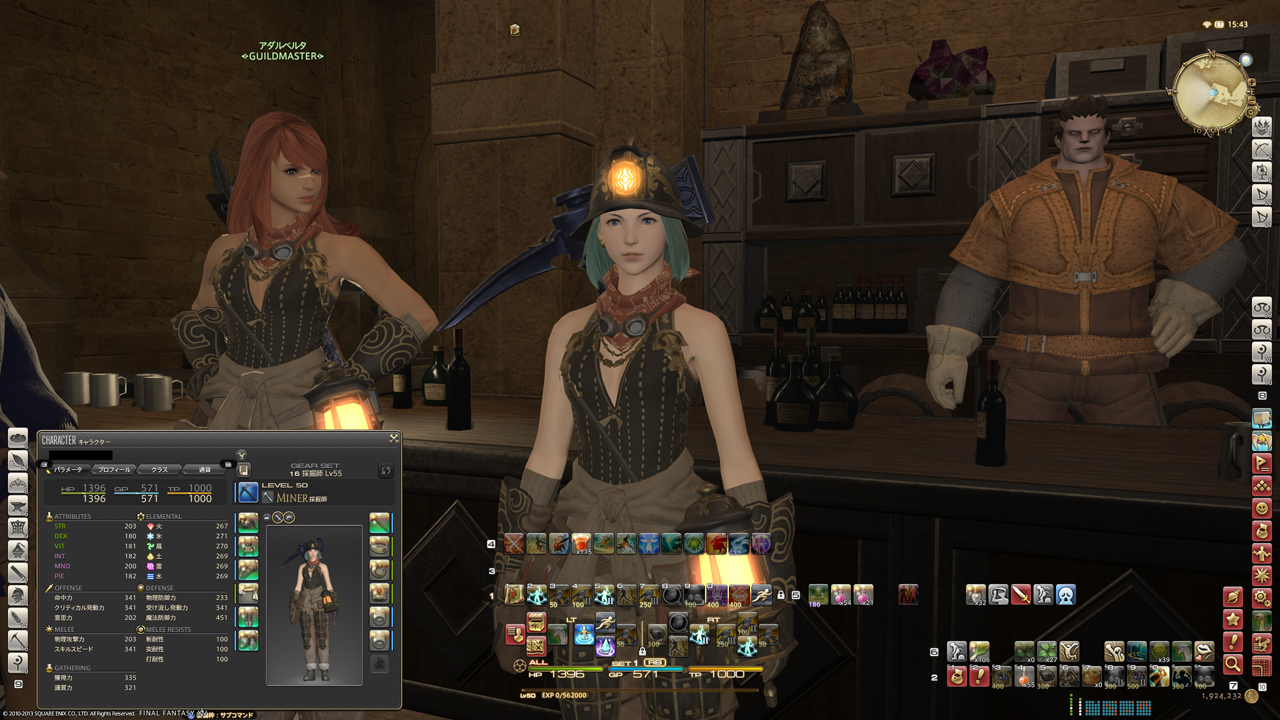The image size is (1280, 720).
Task: Show the 通貨 currency tab
Action: click(x=205, y=469)
